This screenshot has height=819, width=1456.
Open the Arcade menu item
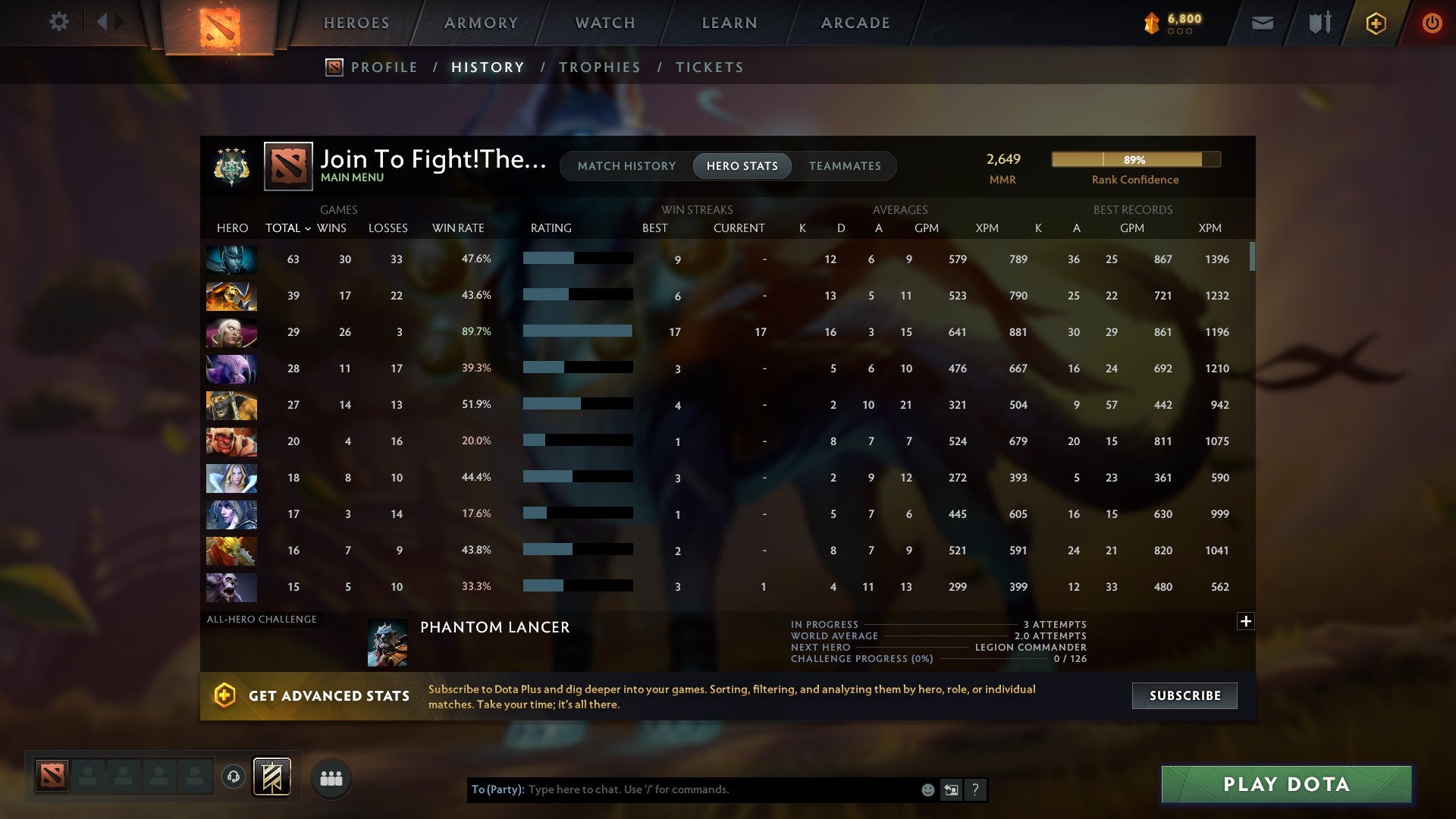(x=855, y=23)
